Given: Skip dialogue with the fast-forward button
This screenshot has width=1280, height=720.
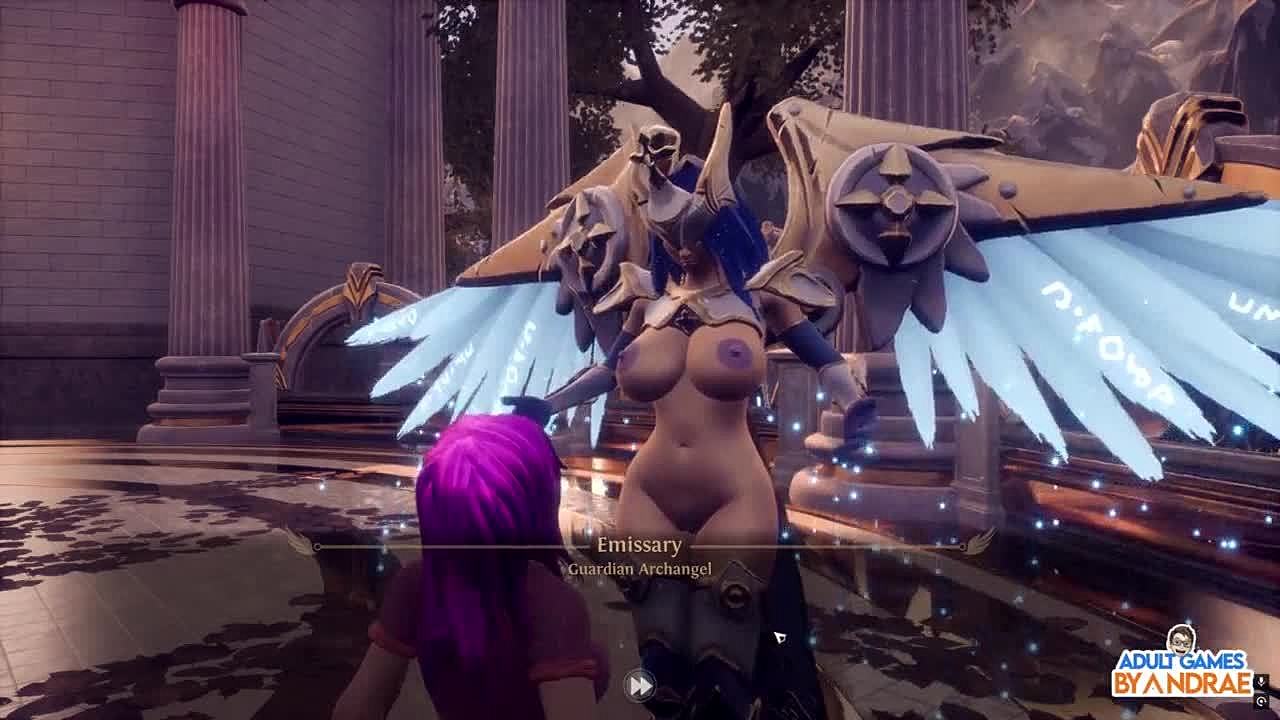Looking at the screenshot, I should point(639,685).
